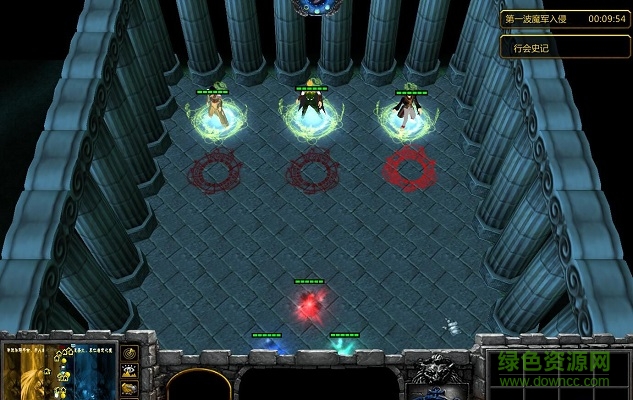Activate the minimap signal ping button
The image size is (633, 400).
click(129, 353)
